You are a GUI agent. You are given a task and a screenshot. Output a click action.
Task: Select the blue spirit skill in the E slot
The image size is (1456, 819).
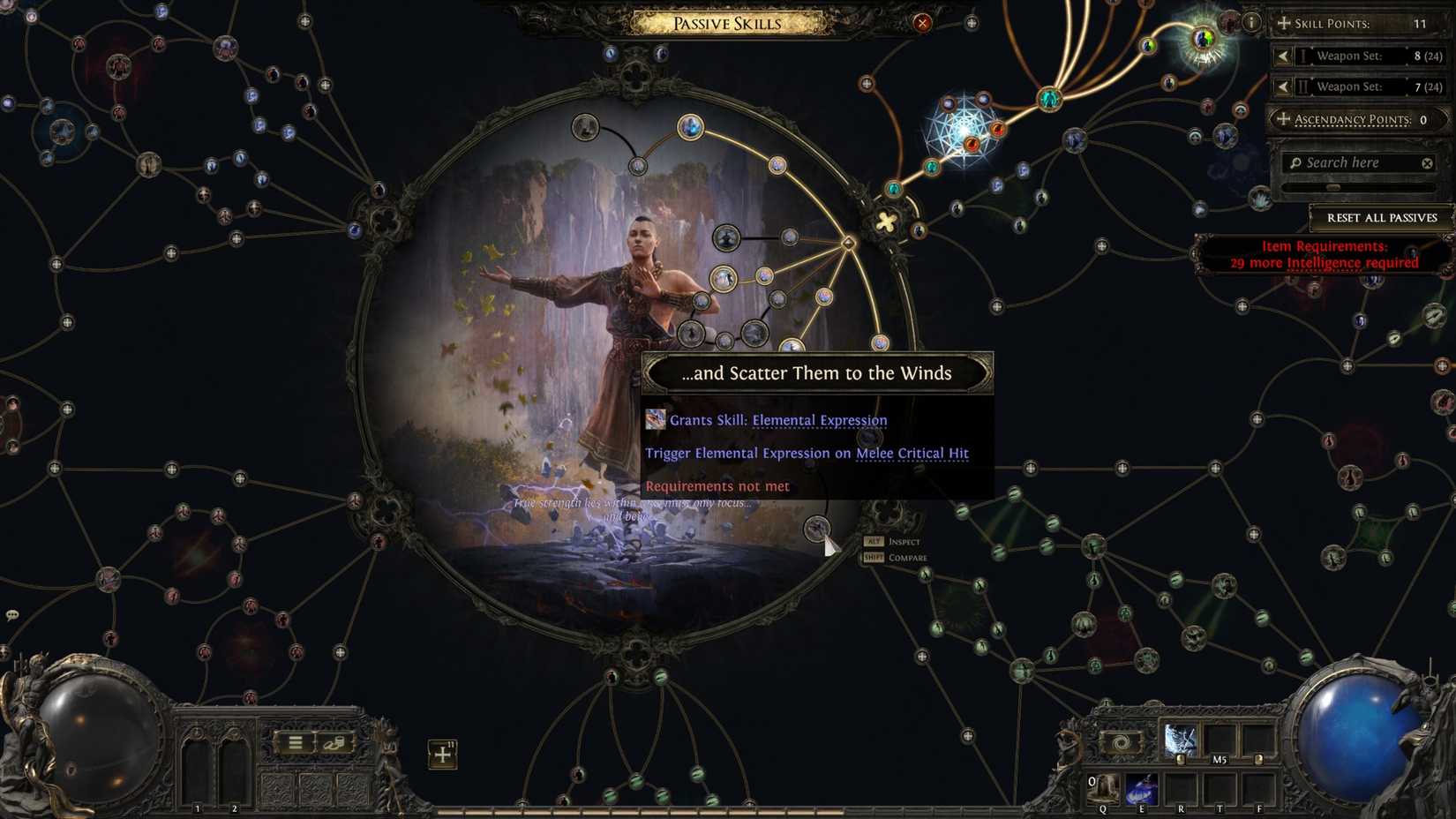pos(1142,789)
